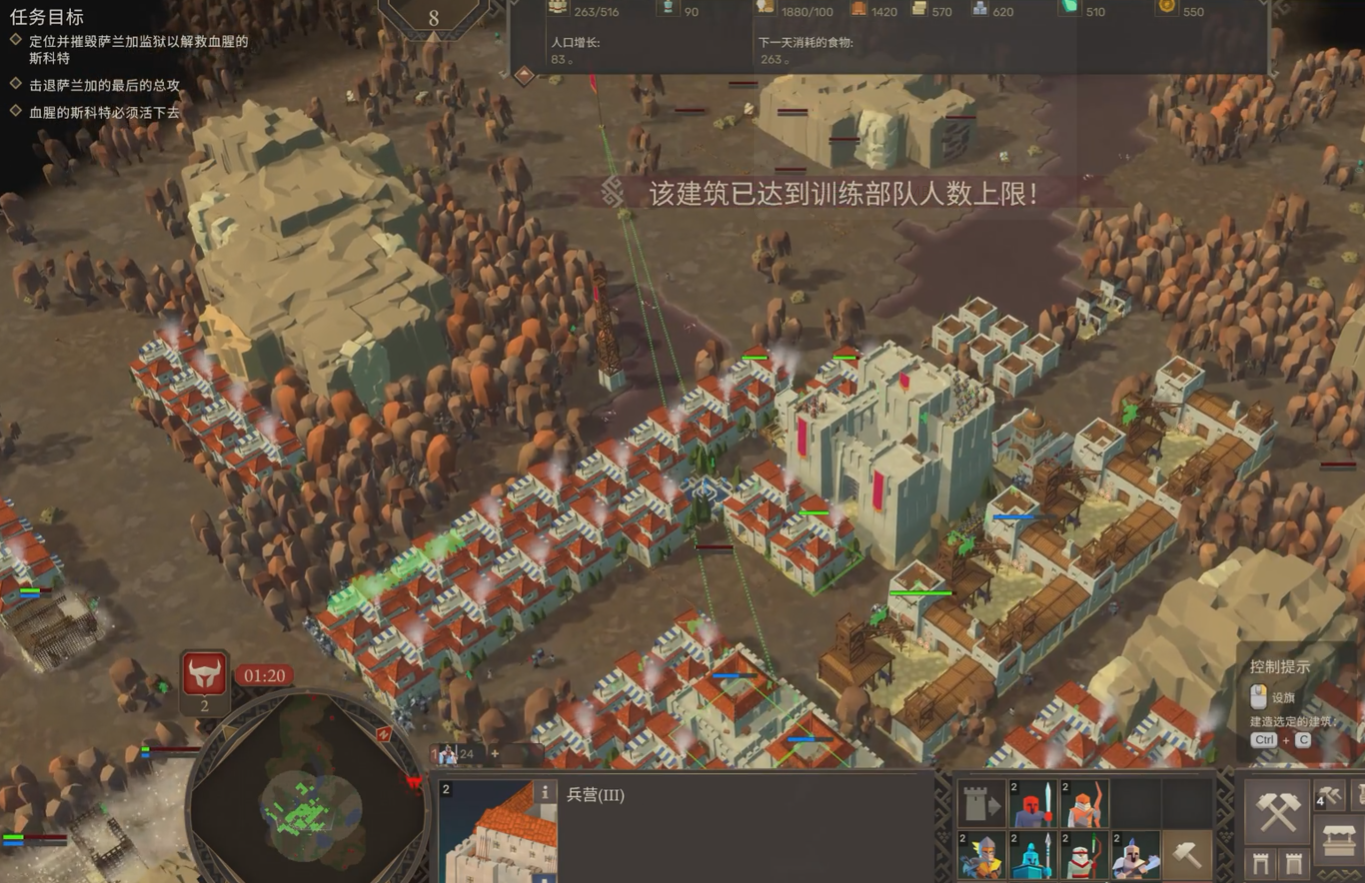
Task: Train the white-robed bowman
Action: coord(1083,853)
